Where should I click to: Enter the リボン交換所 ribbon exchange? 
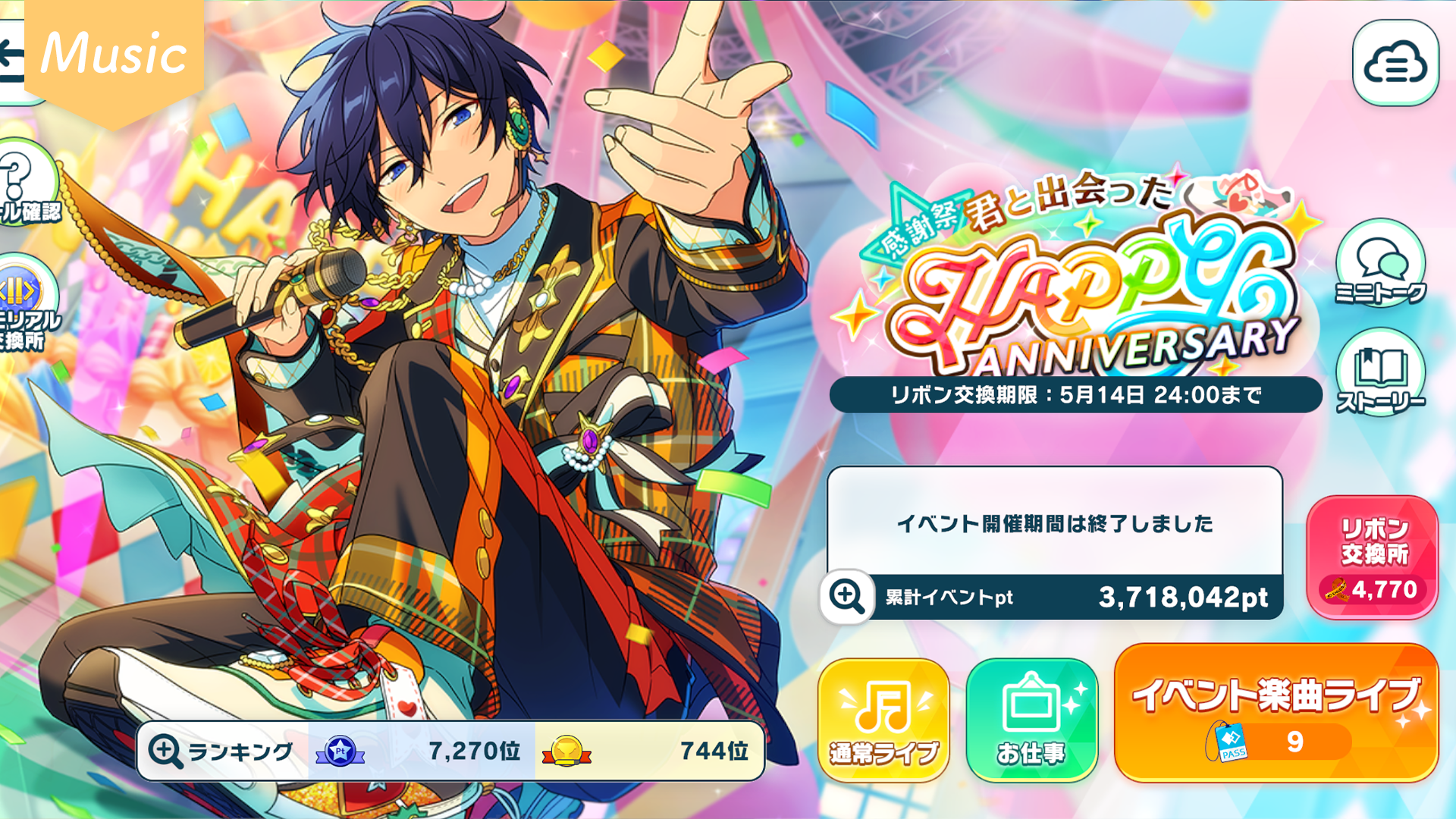1372,557
